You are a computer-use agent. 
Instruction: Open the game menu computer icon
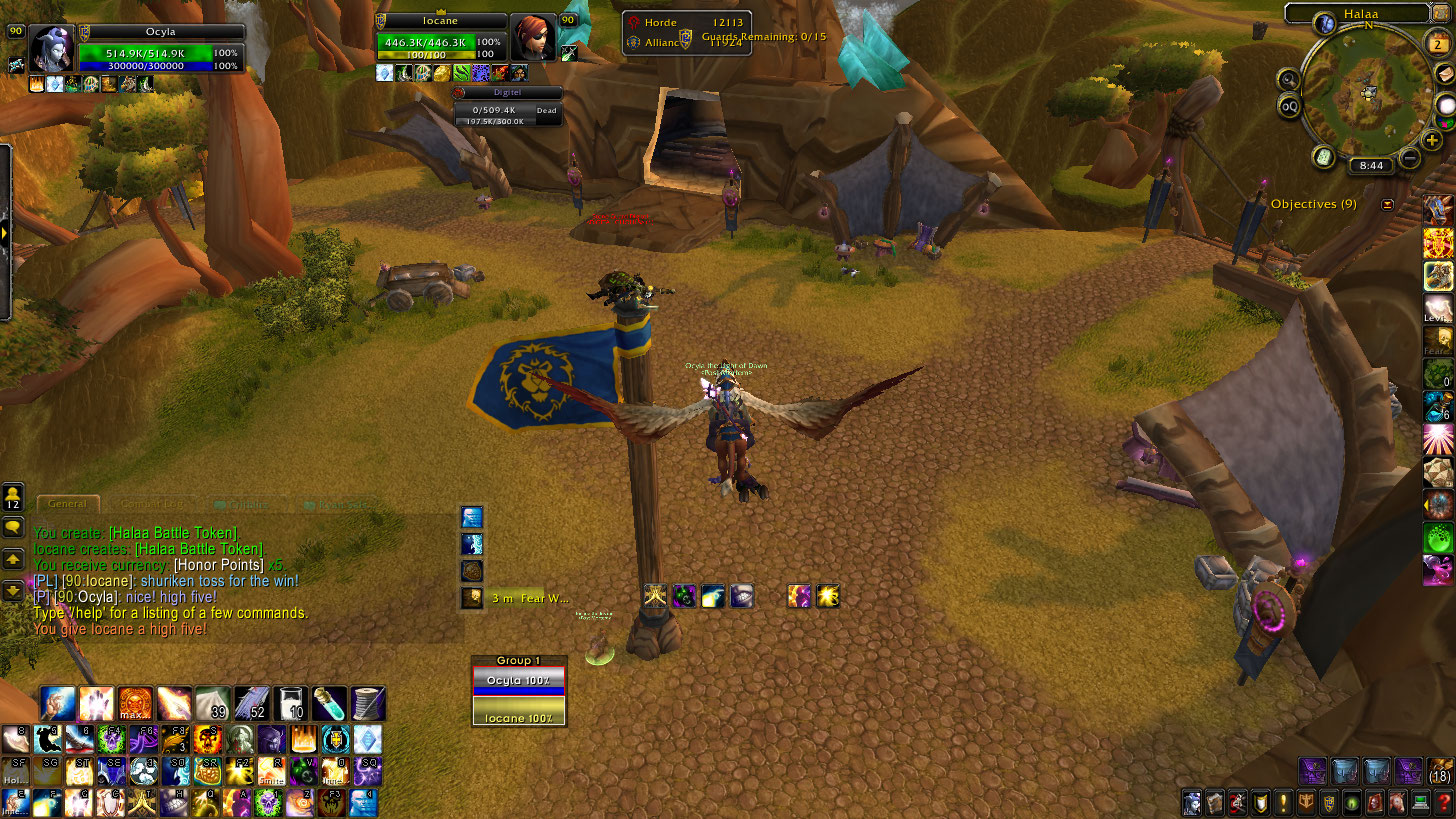coord(1420,802)
